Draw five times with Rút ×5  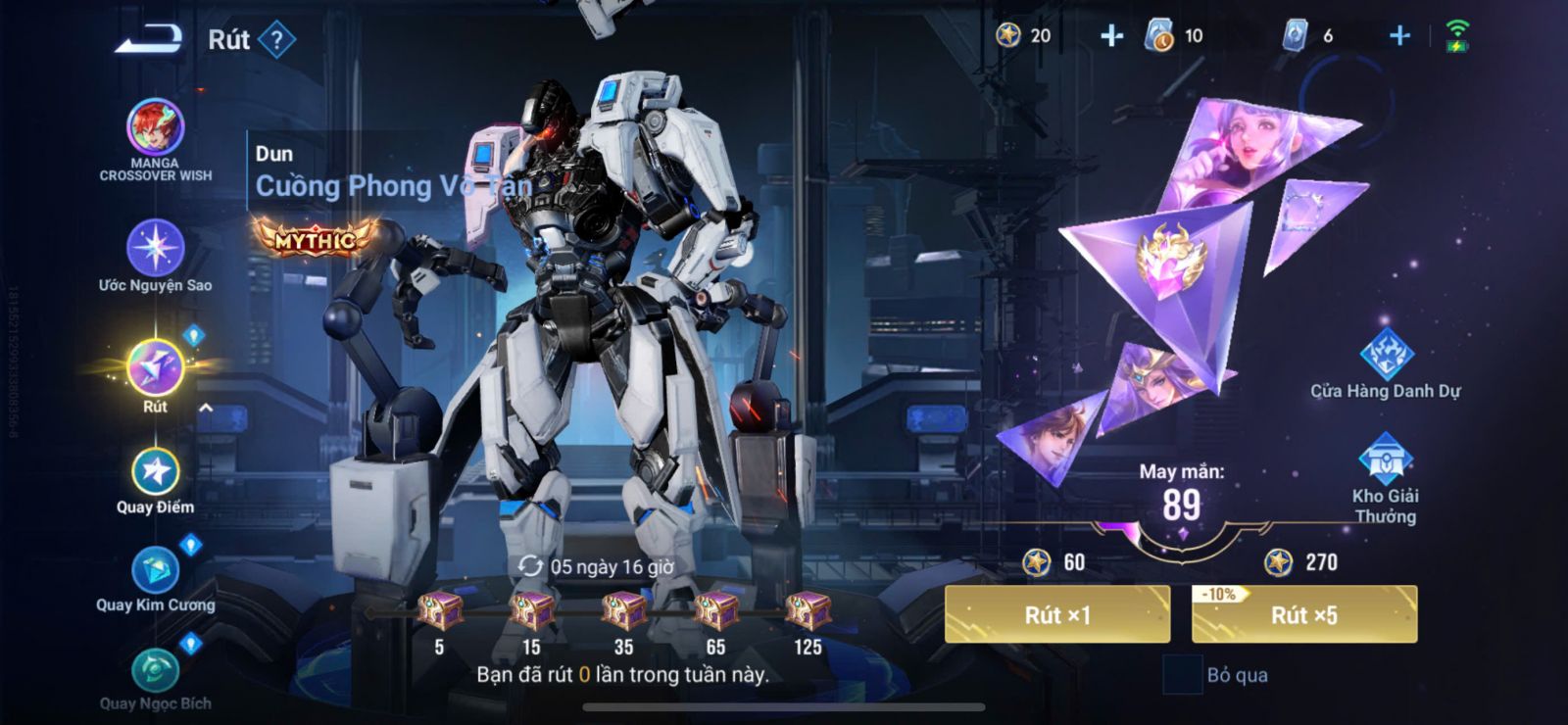[1303, 614]
